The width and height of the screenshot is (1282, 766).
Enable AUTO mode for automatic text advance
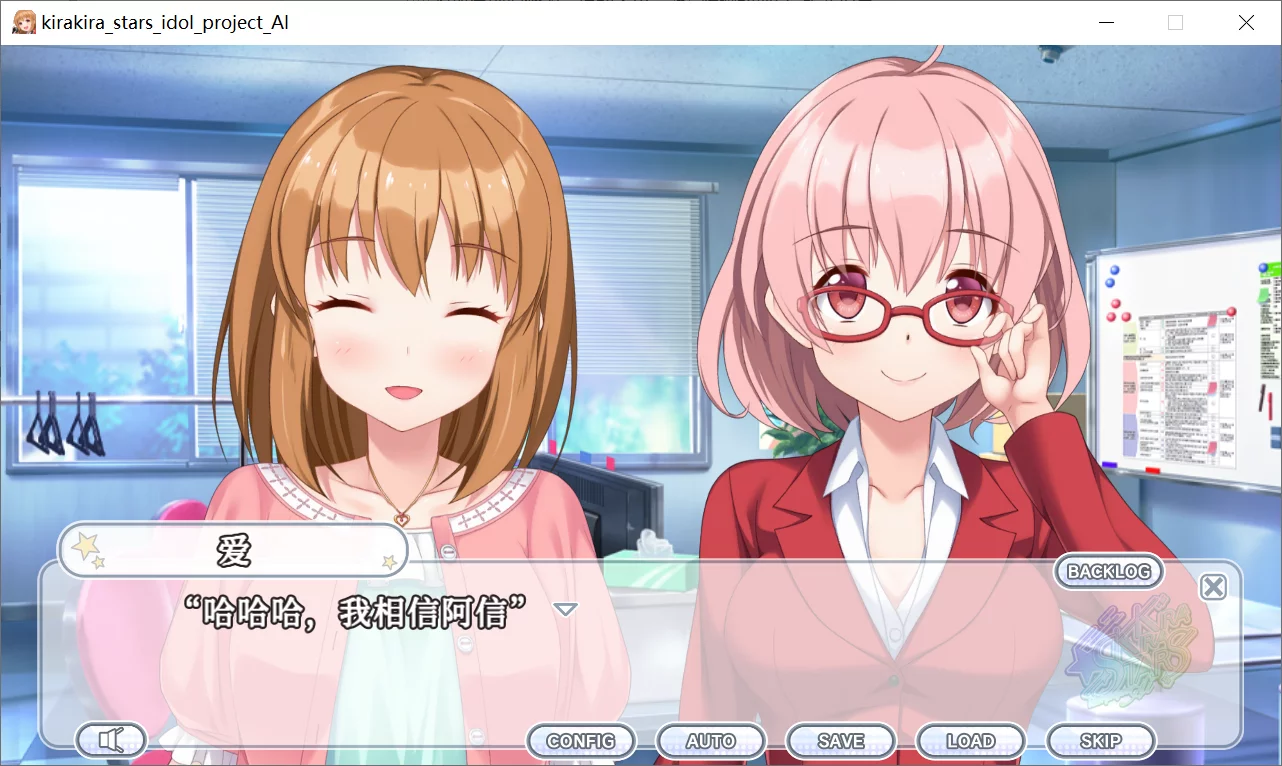[710, 740]
